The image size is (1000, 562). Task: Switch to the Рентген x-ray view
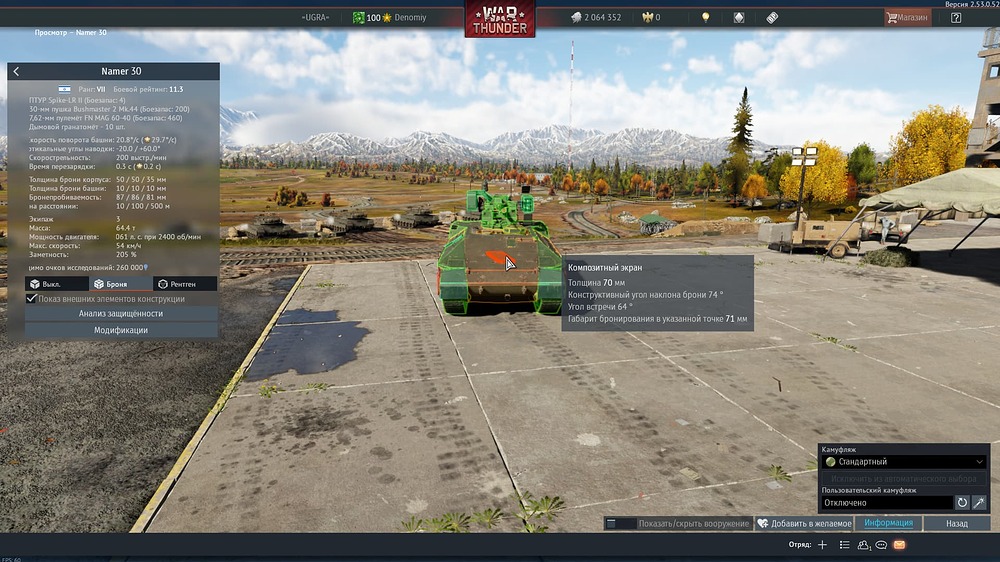tap(185, 284)
